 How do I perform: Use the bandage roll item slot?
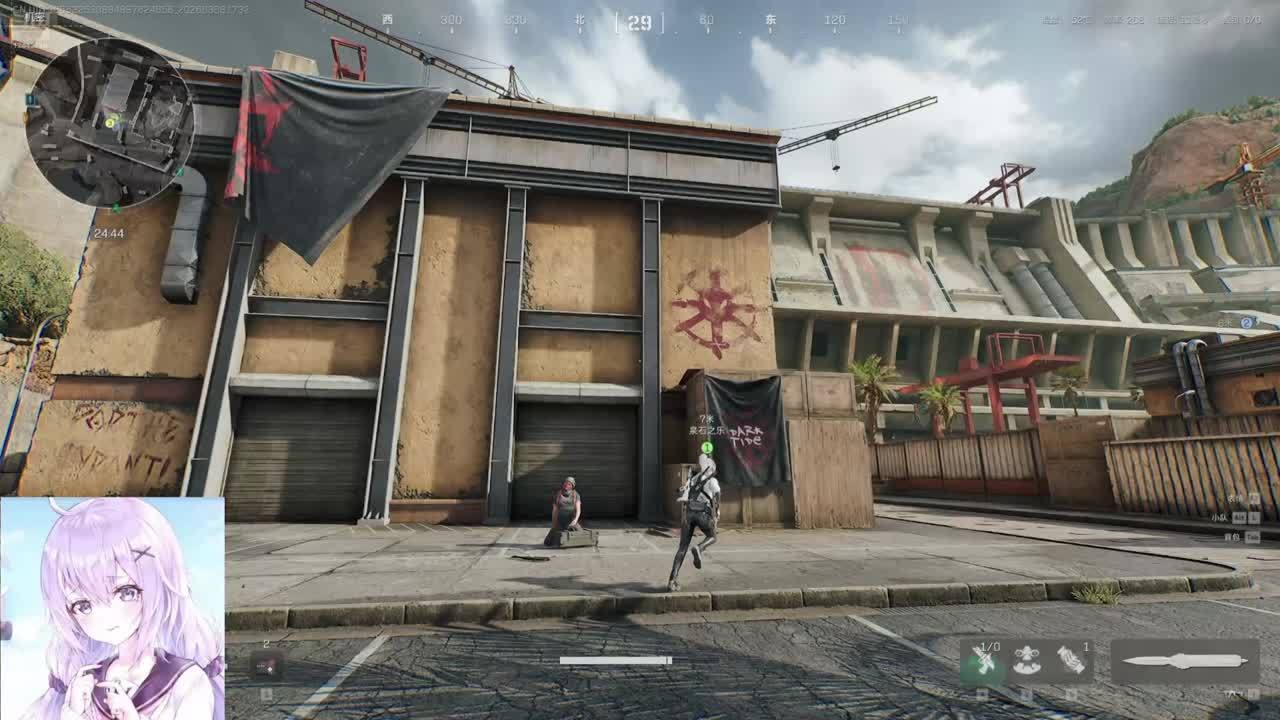pyautogui.click(x=1069, y=661)
